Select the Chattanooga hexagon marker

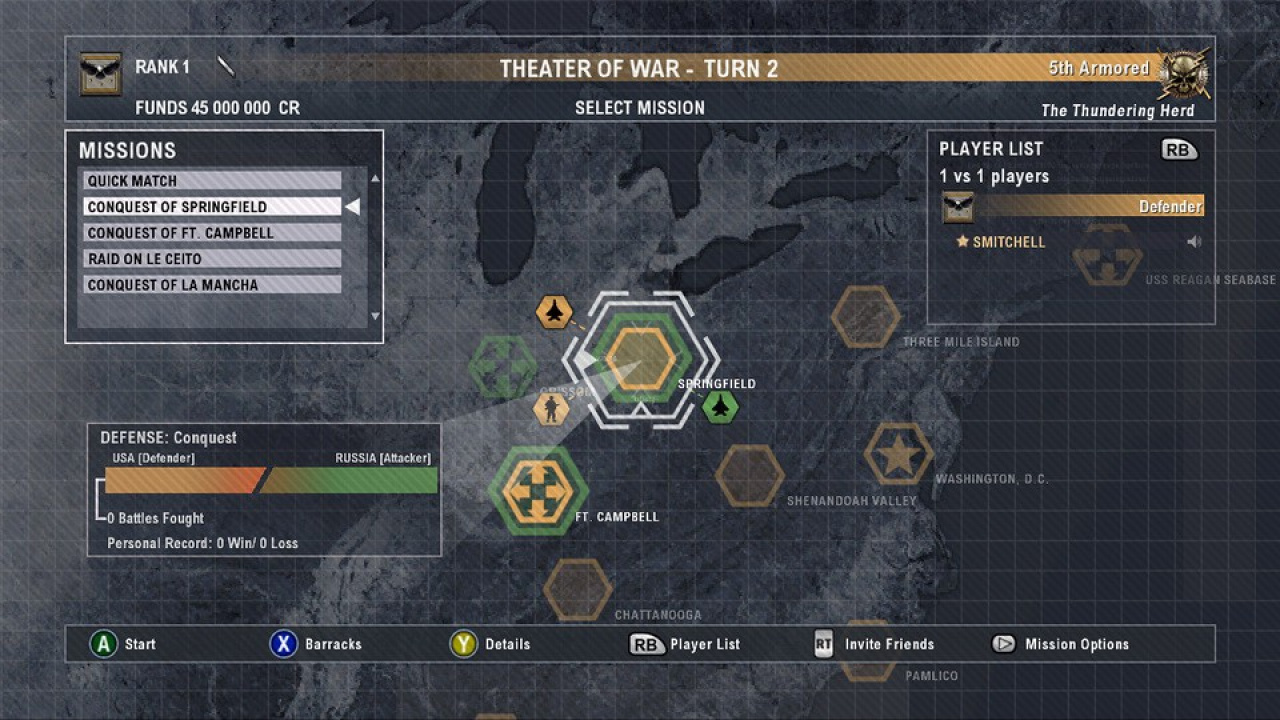pos(578,589)
